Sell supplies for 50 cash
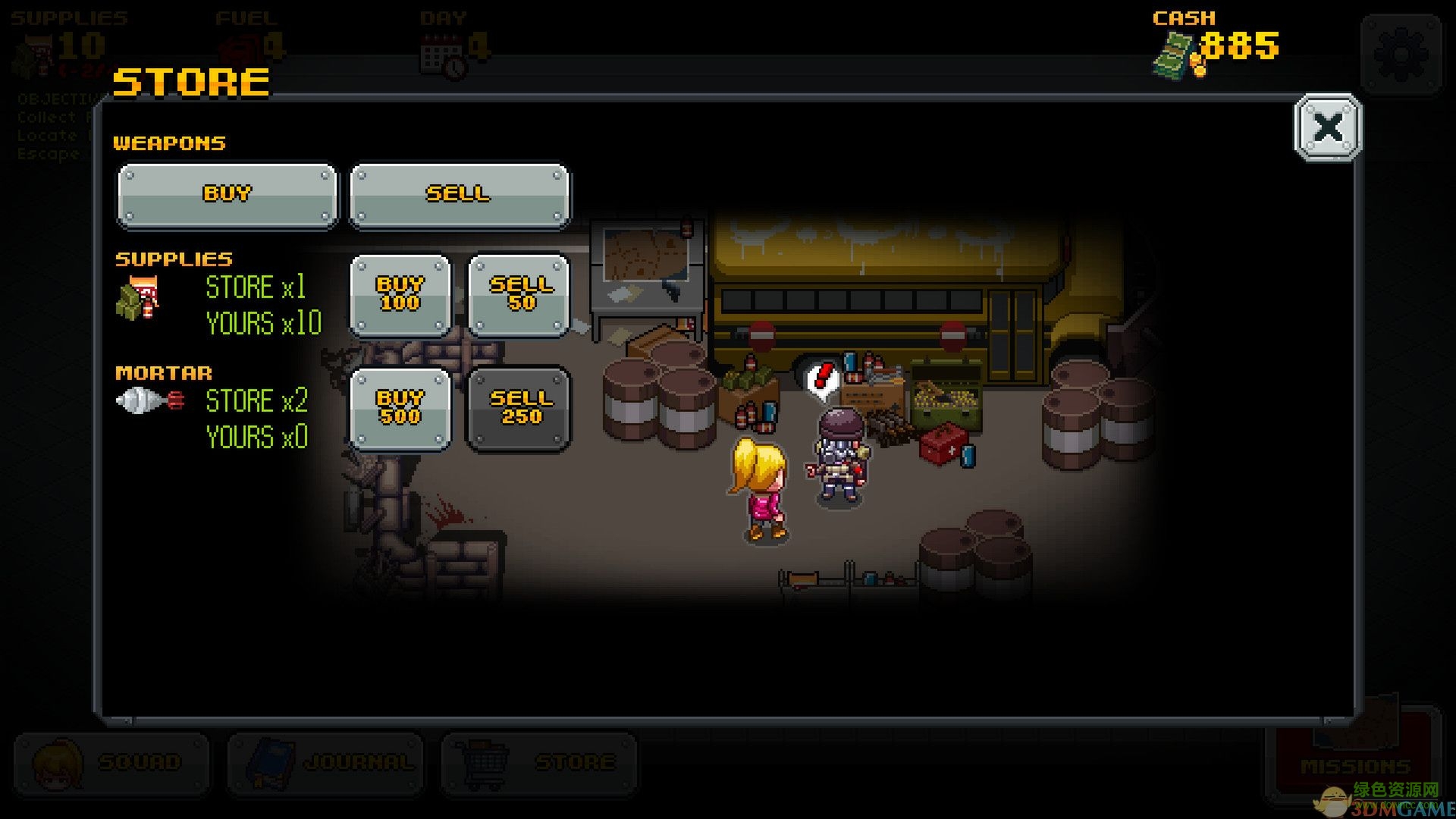Image resolution: width=1456 pixels, height=819 pixels. [x=519, y=294]
